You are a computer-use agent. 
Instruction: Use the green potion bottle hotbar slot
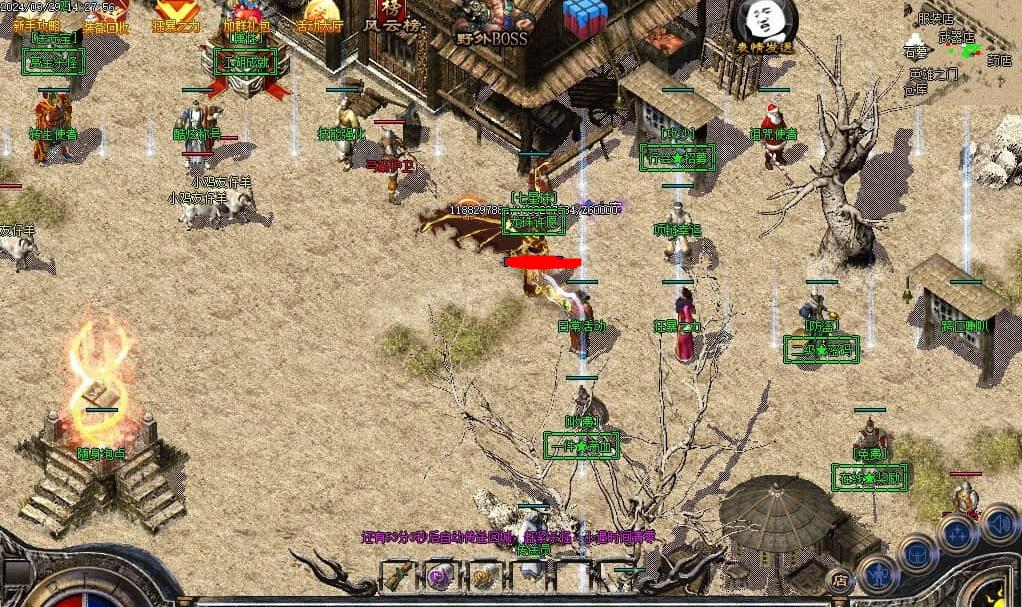(400, 577)
